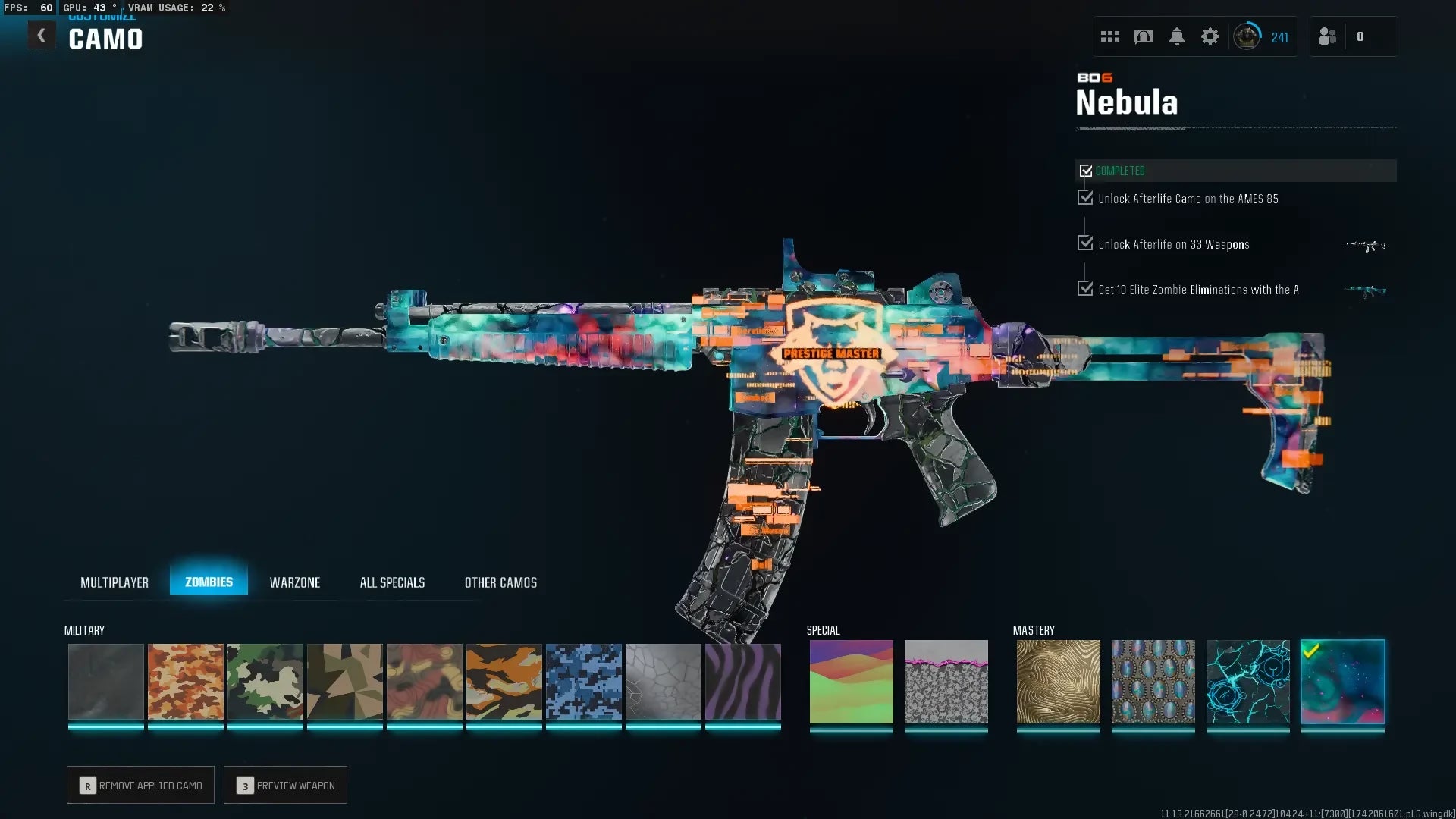The height and width of the screenshot is (819, 1456).
Task: Go back using the arrow beside CAMO
Action: 41,36
